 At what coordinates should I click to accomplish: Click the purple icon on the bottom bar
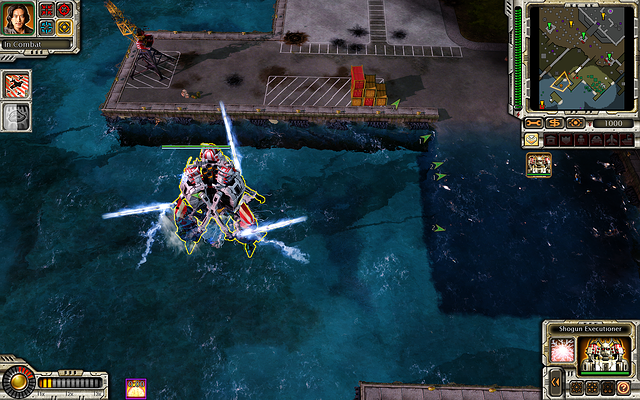point(136,386)
